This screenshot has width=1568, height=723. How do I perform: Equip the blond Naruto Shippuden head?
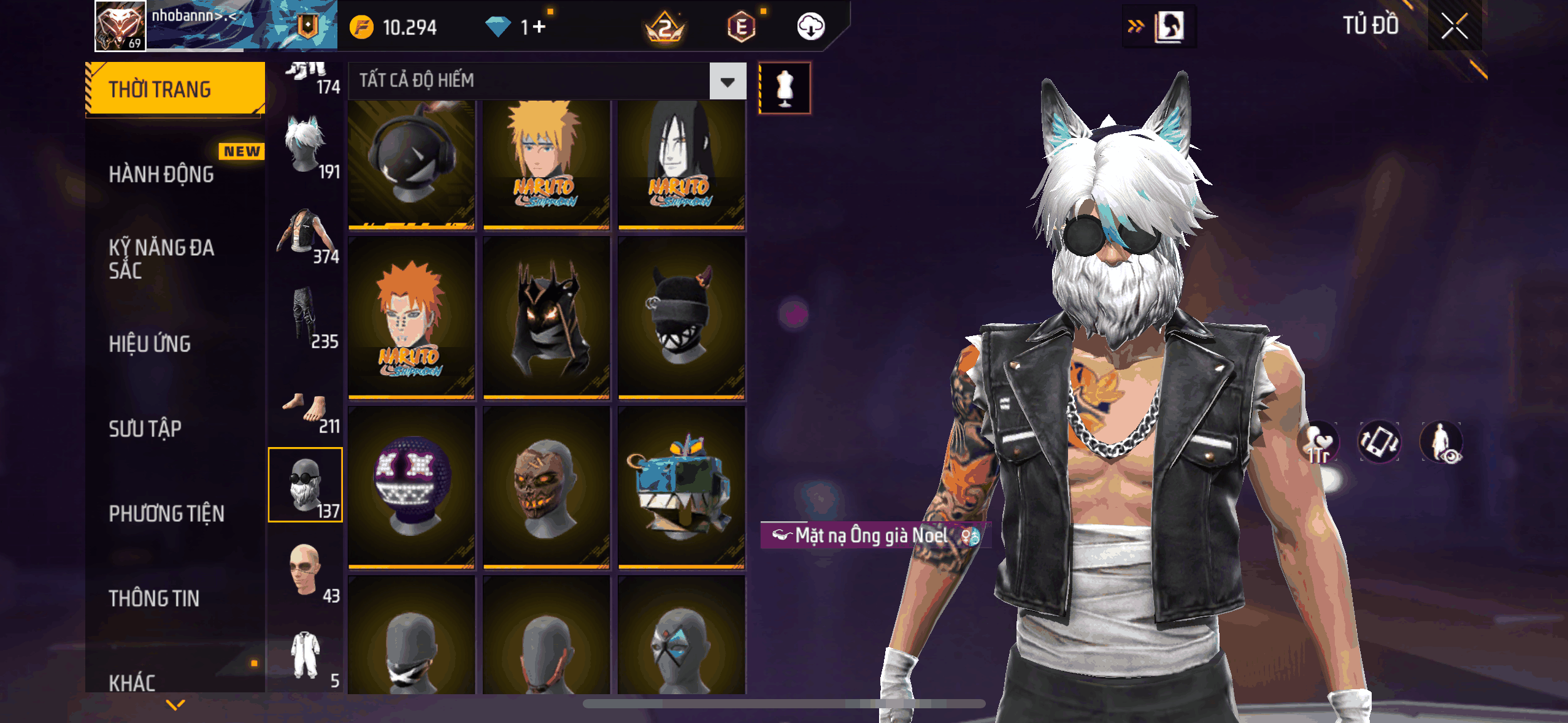[x=546, y=164]
